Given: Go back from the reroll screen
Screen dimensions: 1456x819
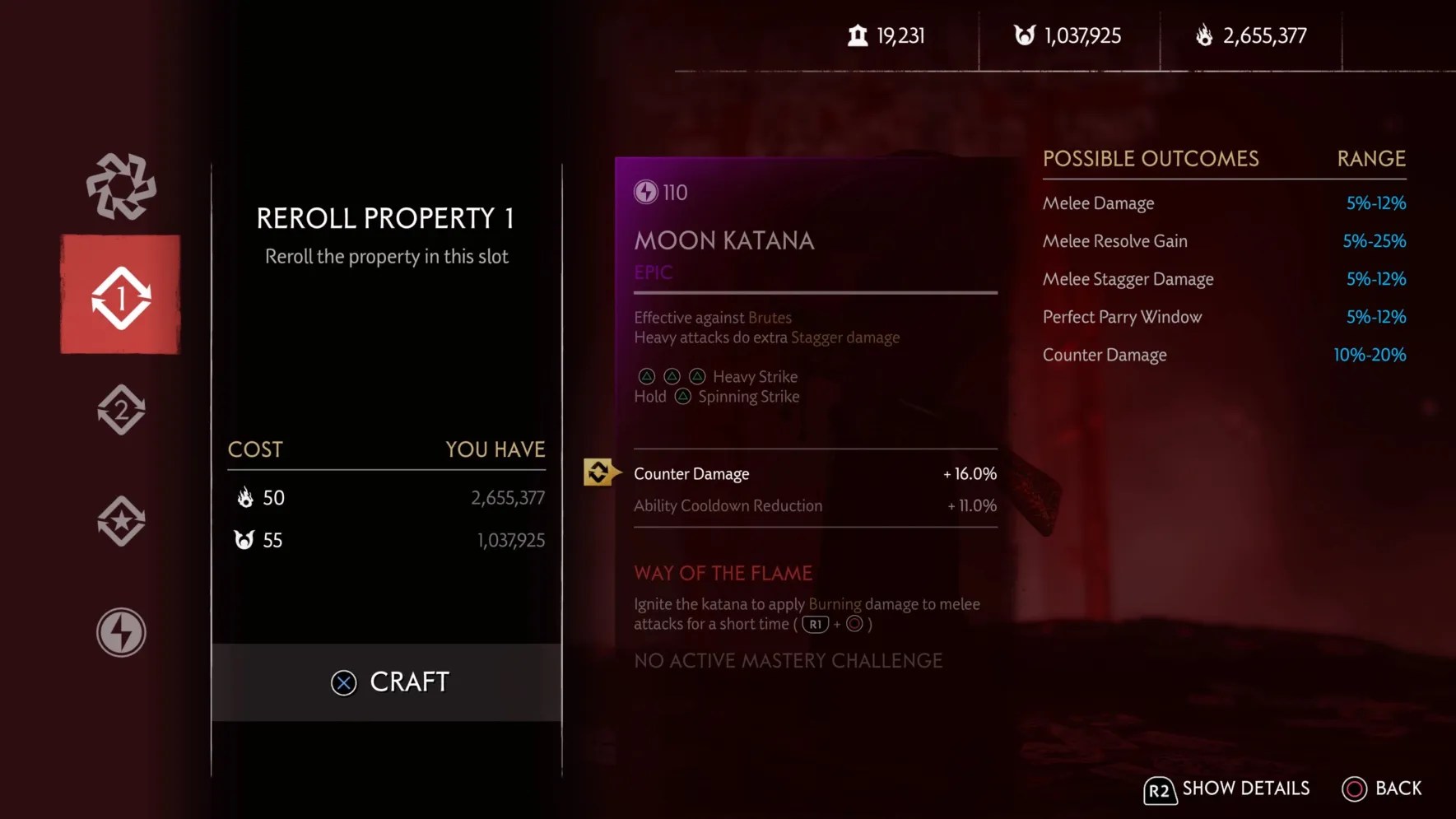Looking at the screenshot, I should coord(1382,789).
